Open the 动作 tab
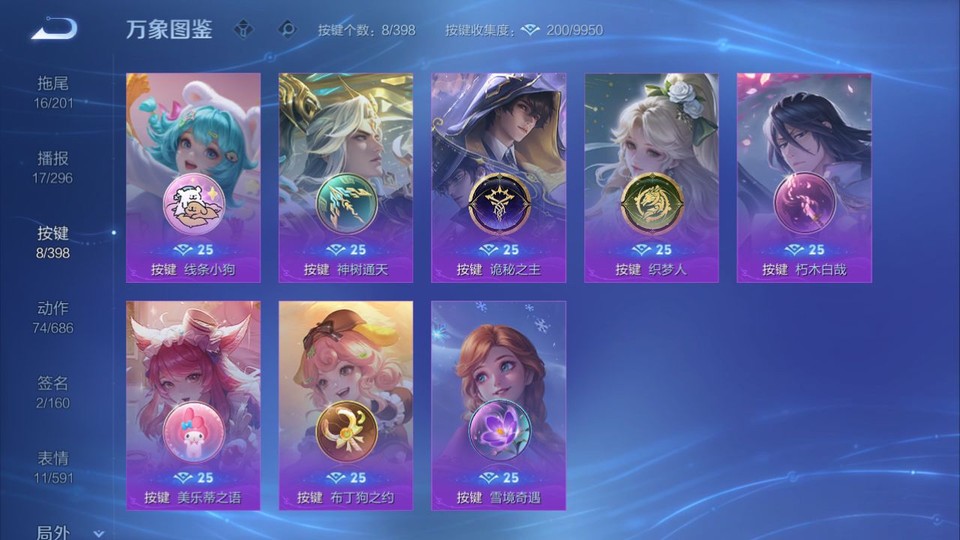This screenshot has height=540, width=960. coord(54,317)
